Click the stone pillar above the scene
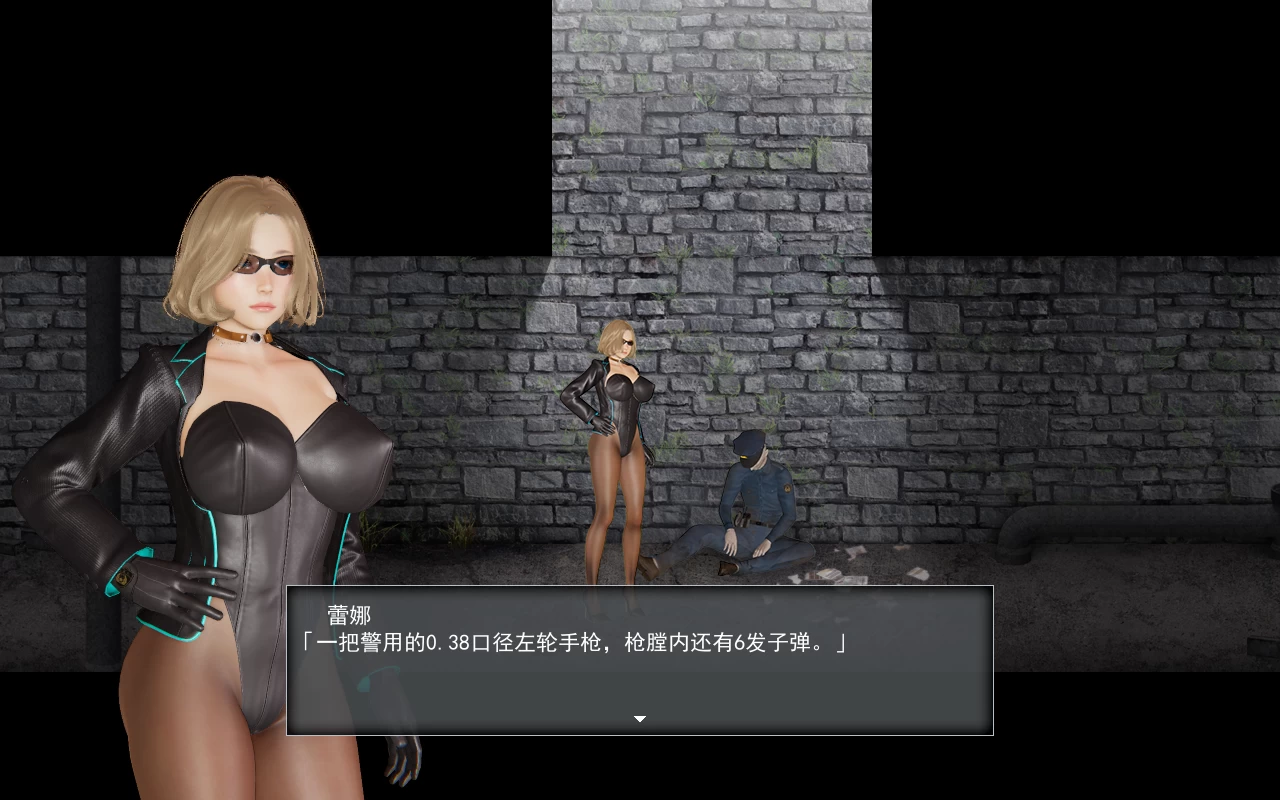The image size is (1280, 800). point(710,120)
